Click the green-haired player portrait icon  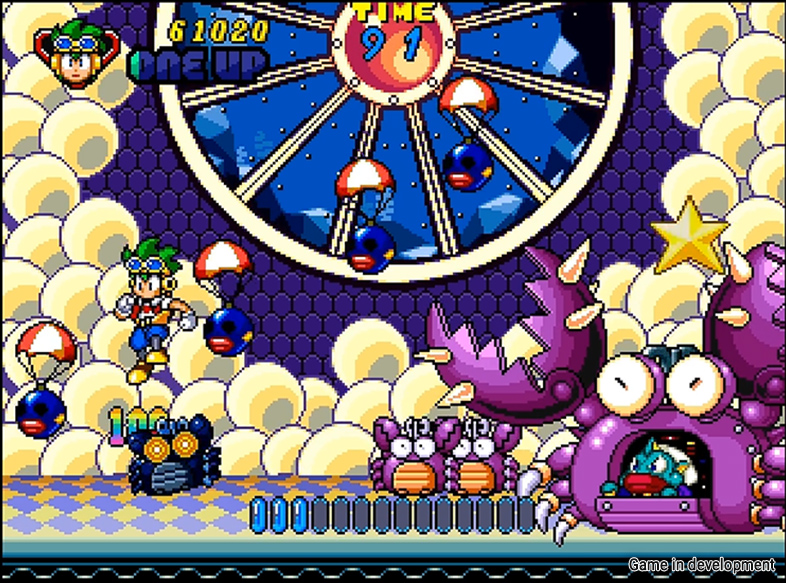click(x=75, y=53)
